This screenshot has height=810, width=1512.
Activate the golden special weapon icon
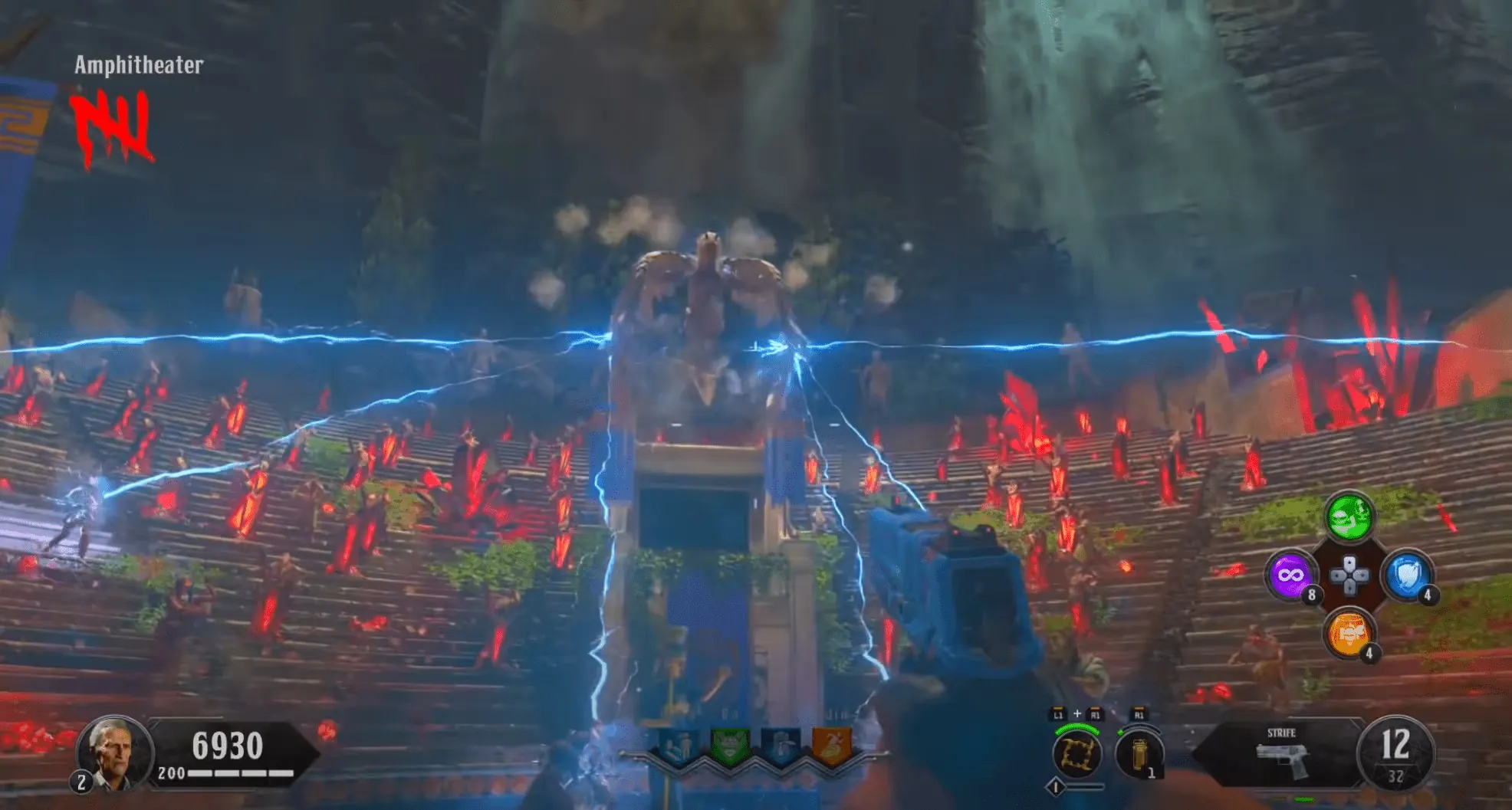click(x=1077, y=753)
